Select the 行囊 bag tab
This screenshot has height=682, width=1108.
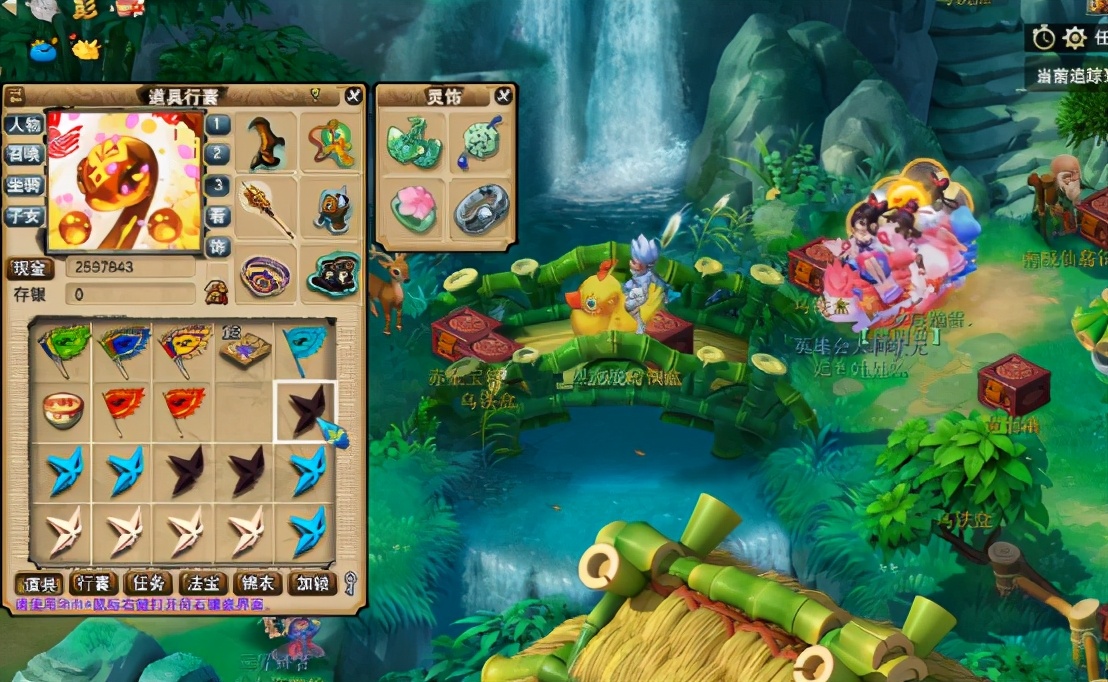coord(94,584)
